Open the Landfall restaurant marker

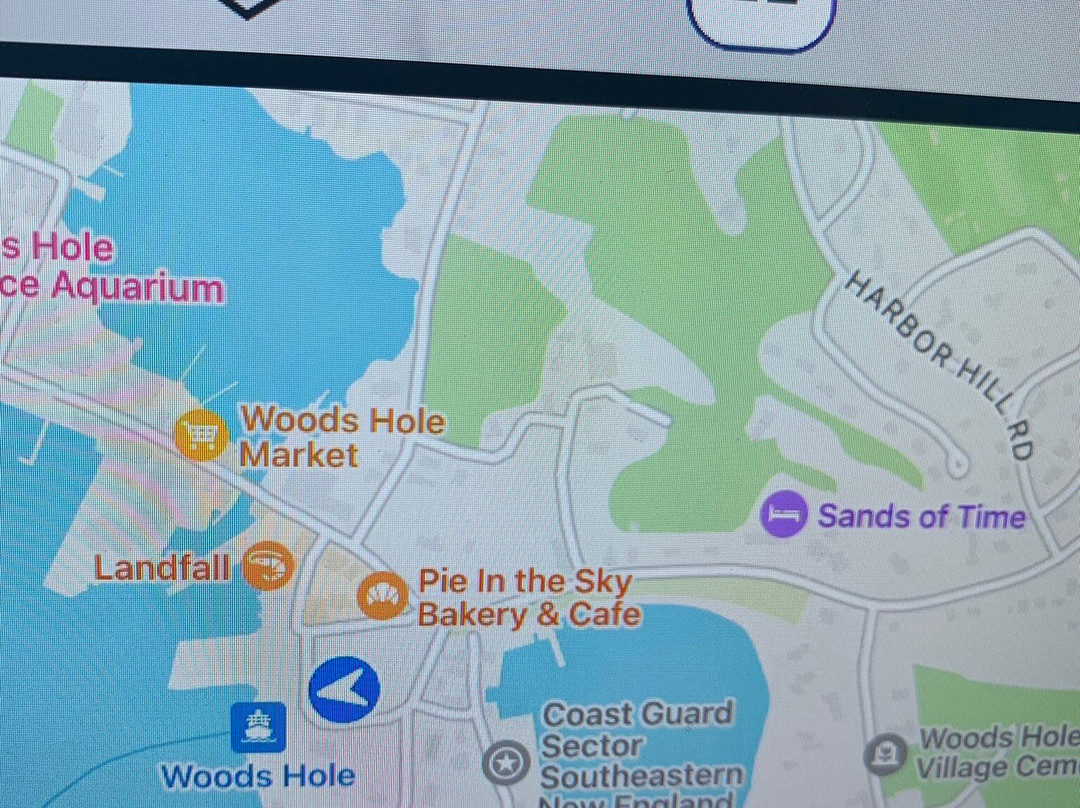click(269, 566)
